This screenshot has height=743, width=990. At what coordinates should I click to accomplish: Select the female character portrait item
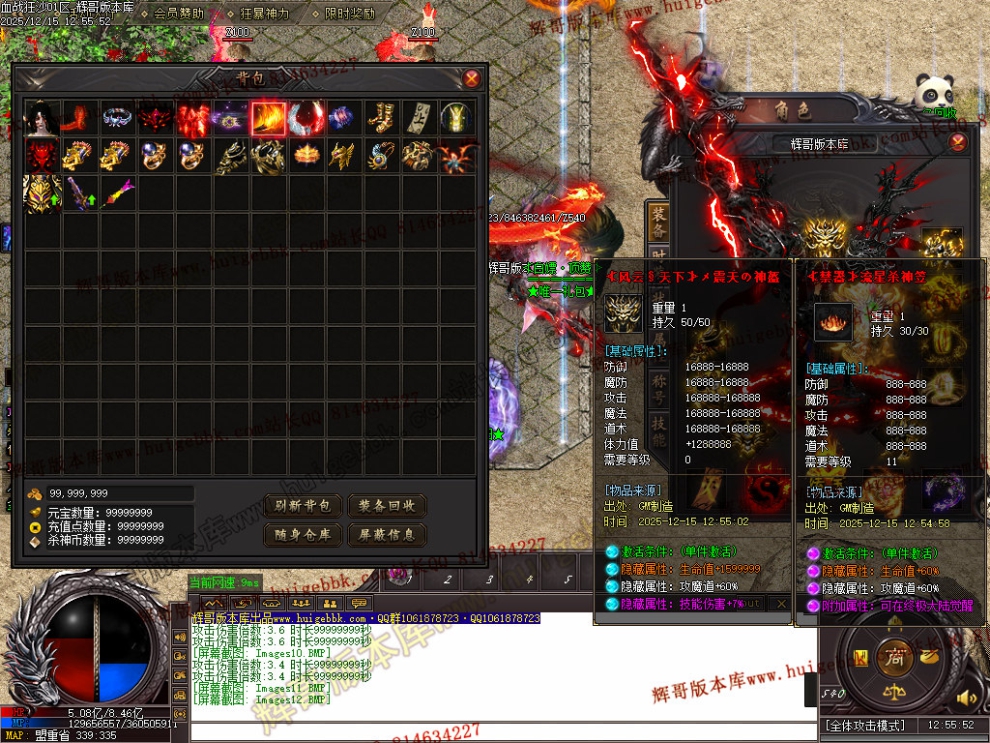point(42,118)
